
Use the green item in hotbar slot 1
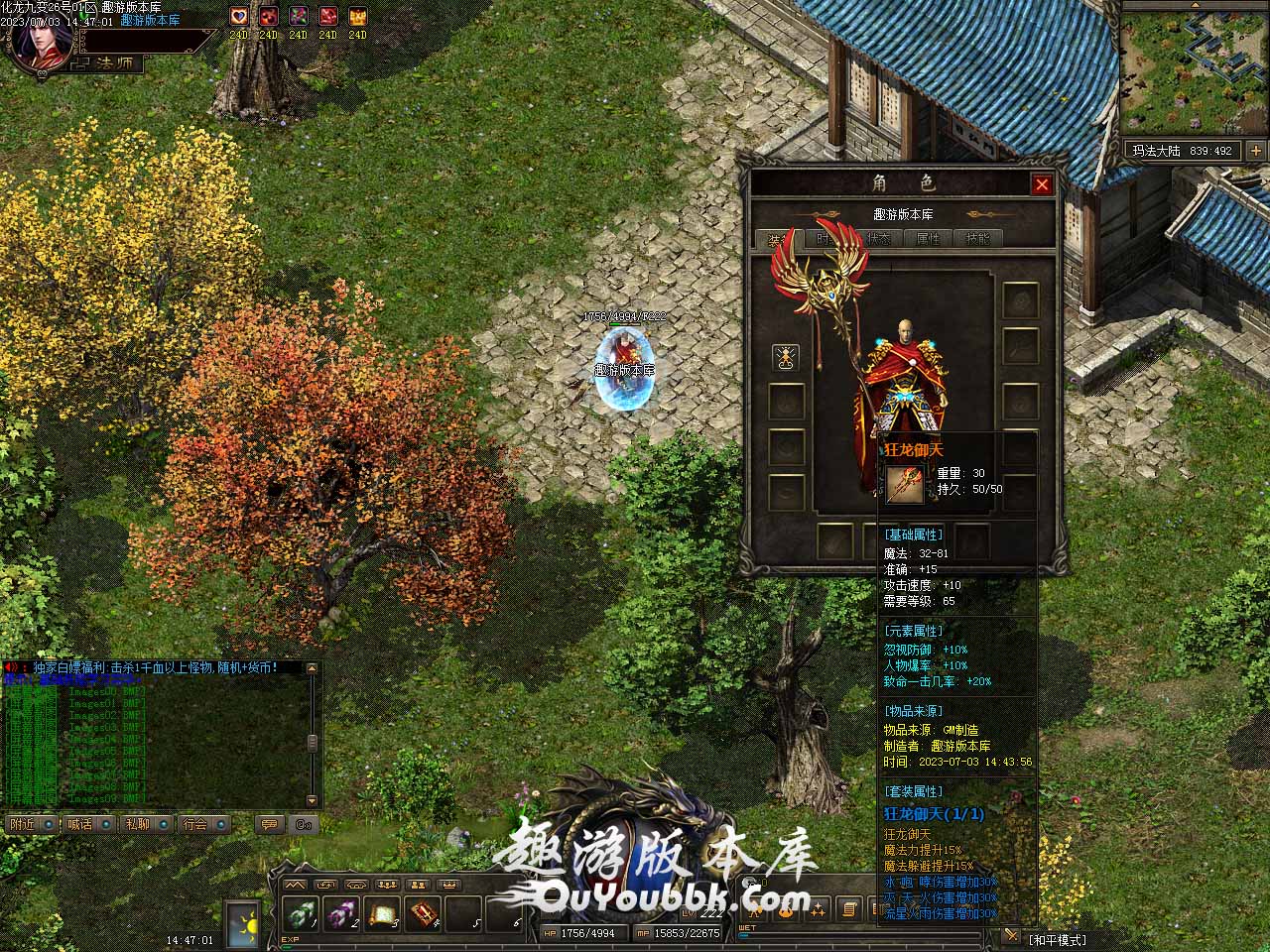tap(301, 912)
